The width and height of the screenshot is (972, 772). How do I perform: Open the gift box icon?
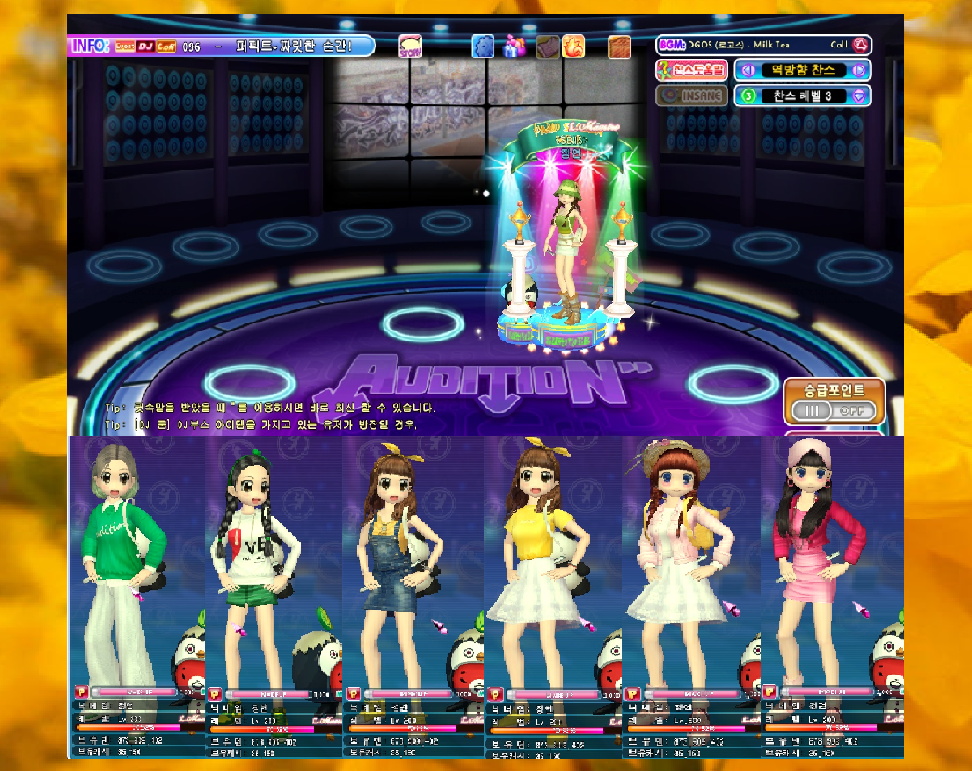(x=514, y=46)
